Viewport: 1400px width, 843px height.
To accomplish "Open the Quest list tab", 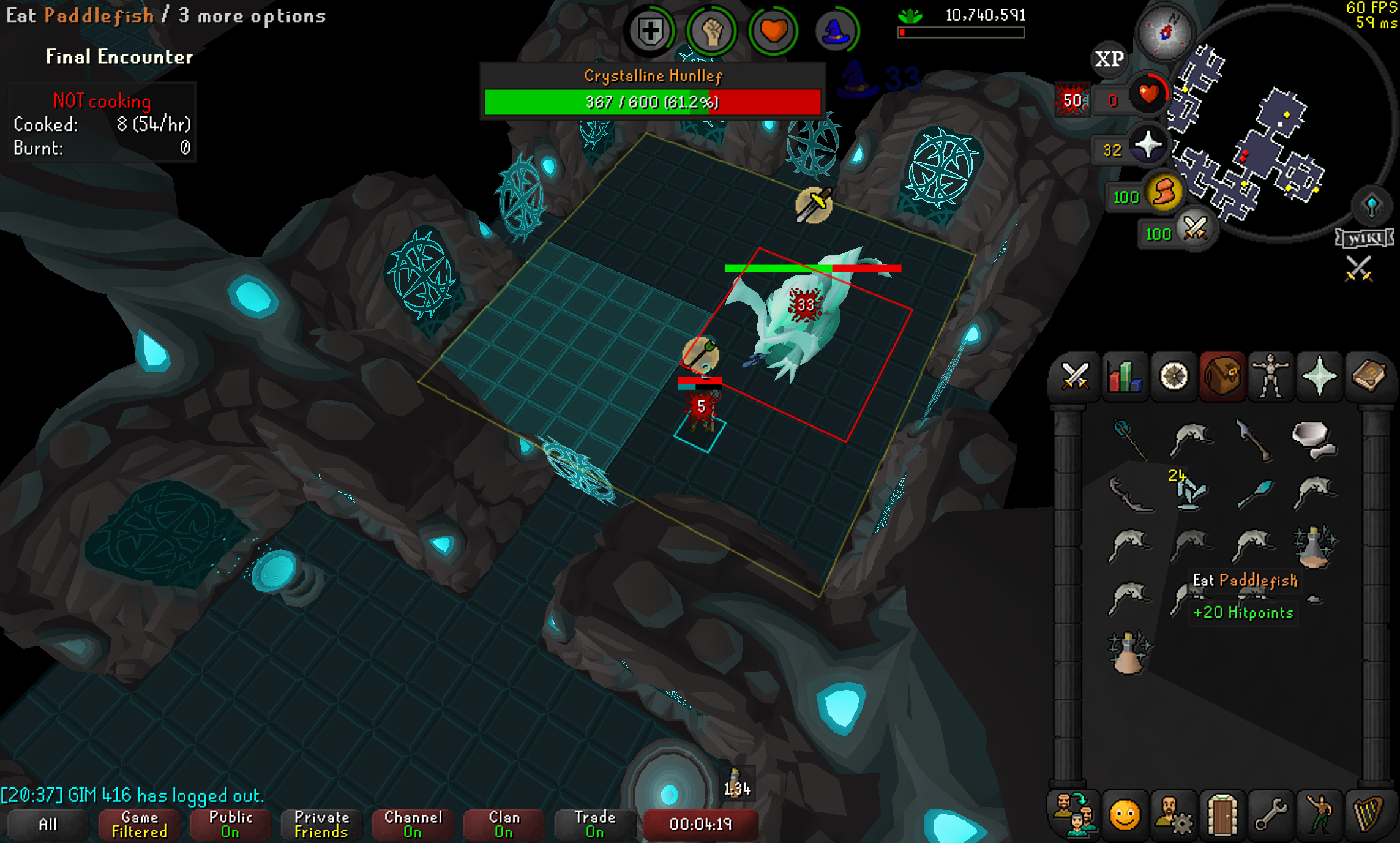I will tap(1174, 377).
